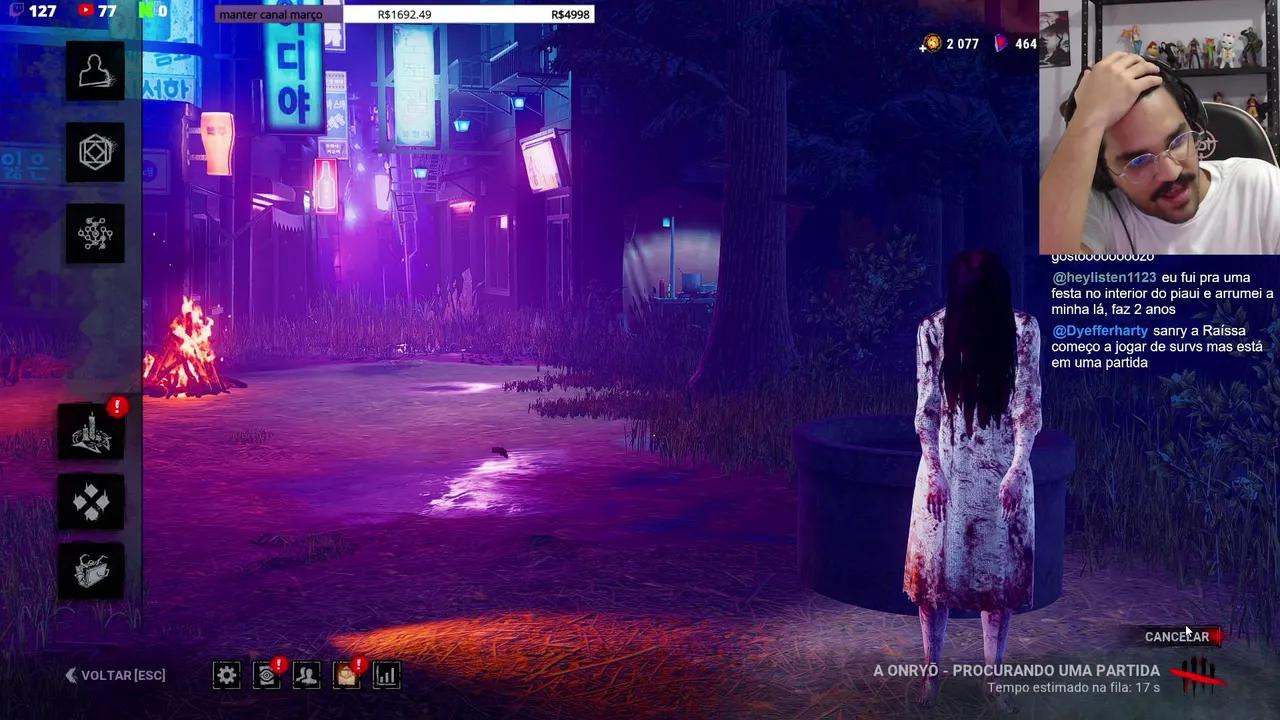Viewport: 1280px width, 720px height.
Task: Open the loadout hexagon icon
Action: tap(95, 152)
